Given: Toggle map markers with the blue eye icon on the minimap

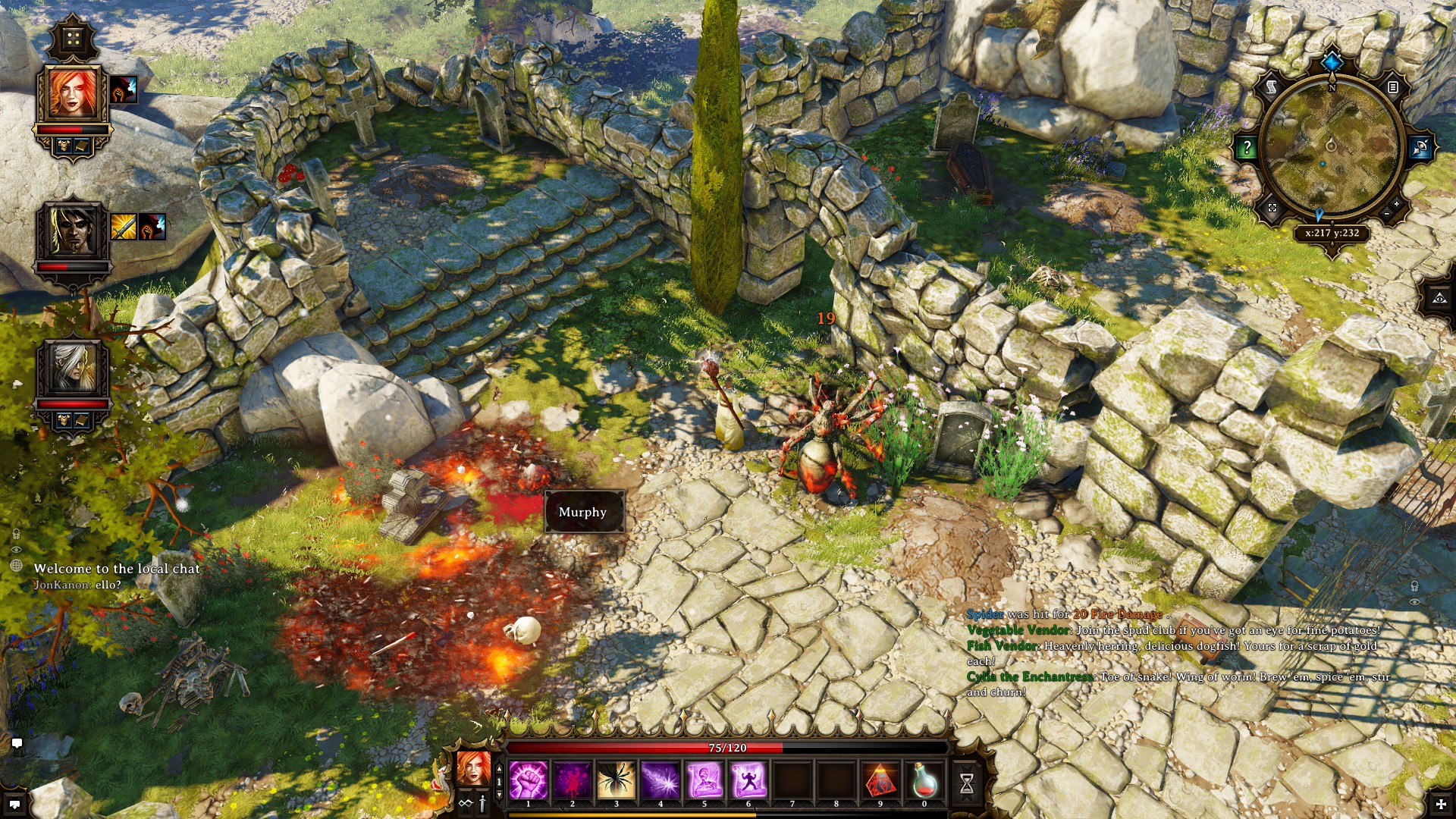Looking at the screenshot, I should (1422, 146).
